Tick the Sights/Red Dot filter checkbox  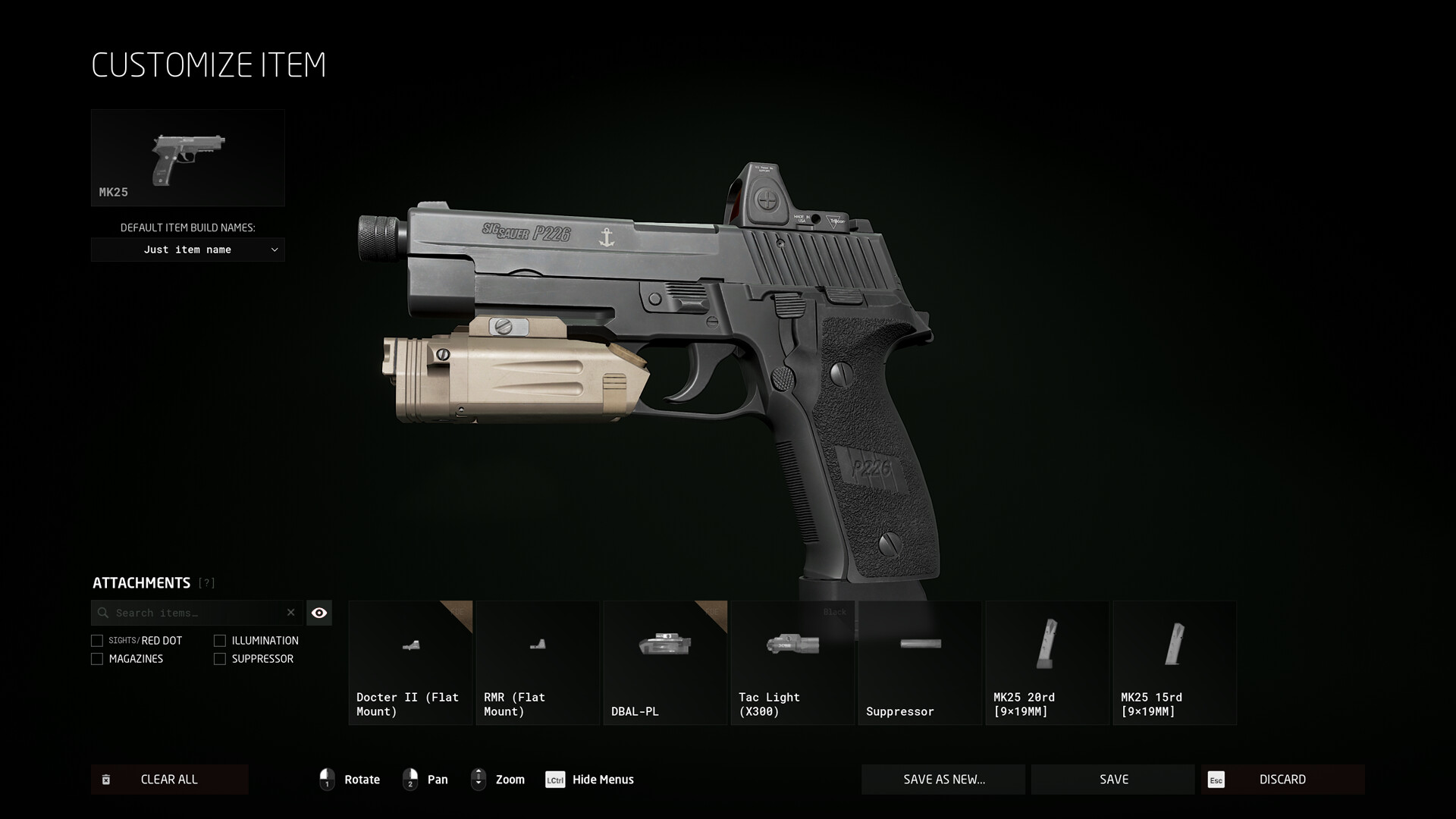tap(97, 641)
